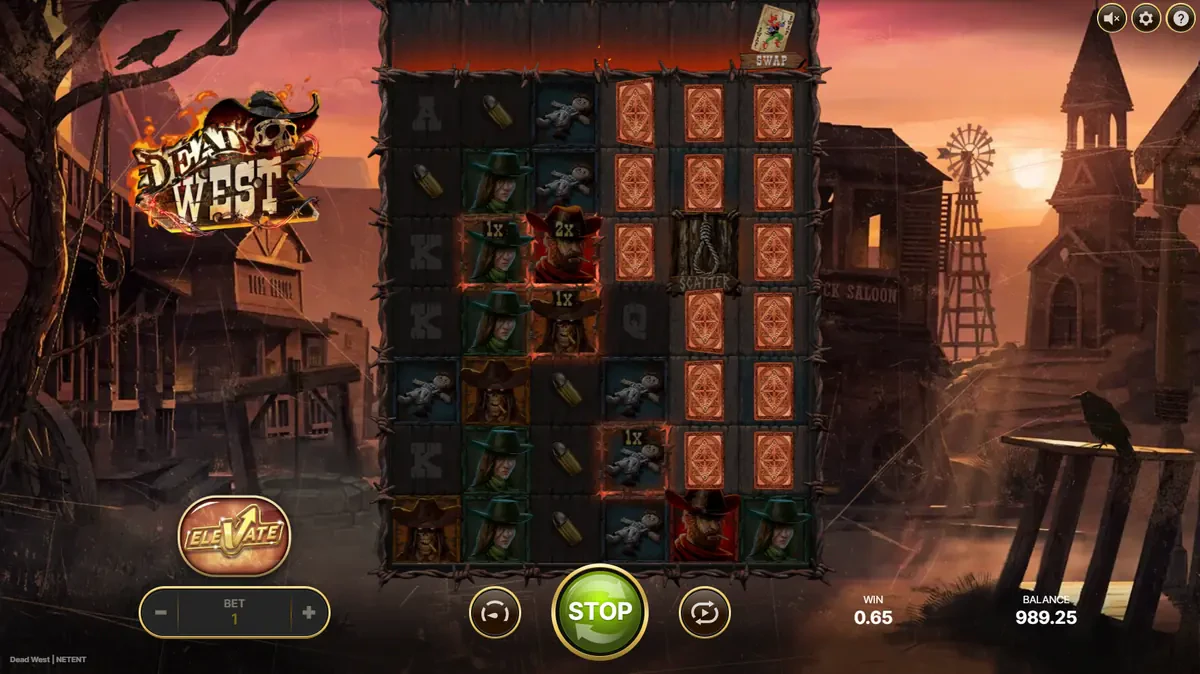Increase the bet with the plus button
Viewport: 1200px width, 674px height.
click(308, 613)
